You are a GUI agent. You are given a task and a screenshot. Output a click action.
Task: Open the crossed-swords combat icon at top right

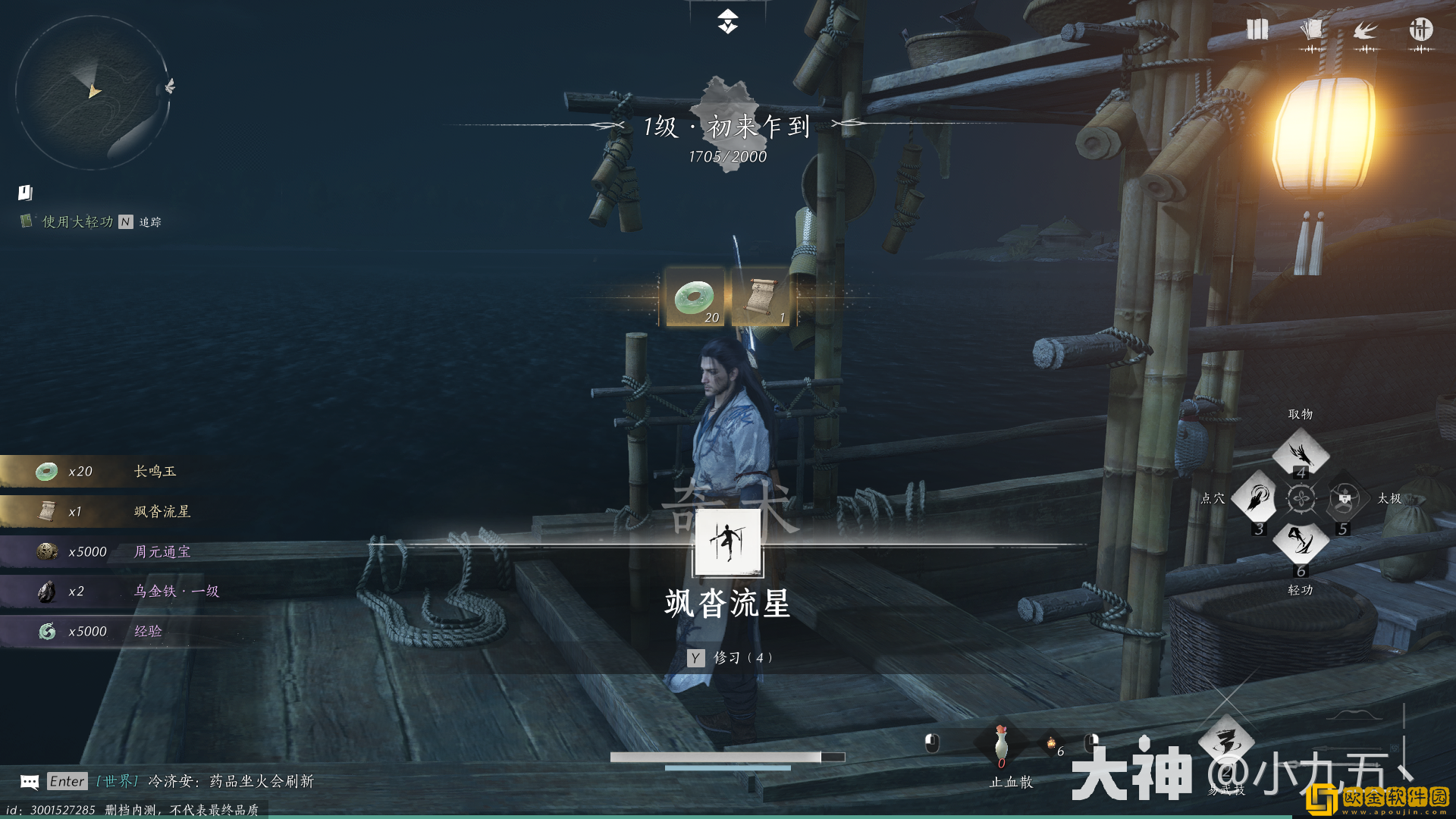1422,30
